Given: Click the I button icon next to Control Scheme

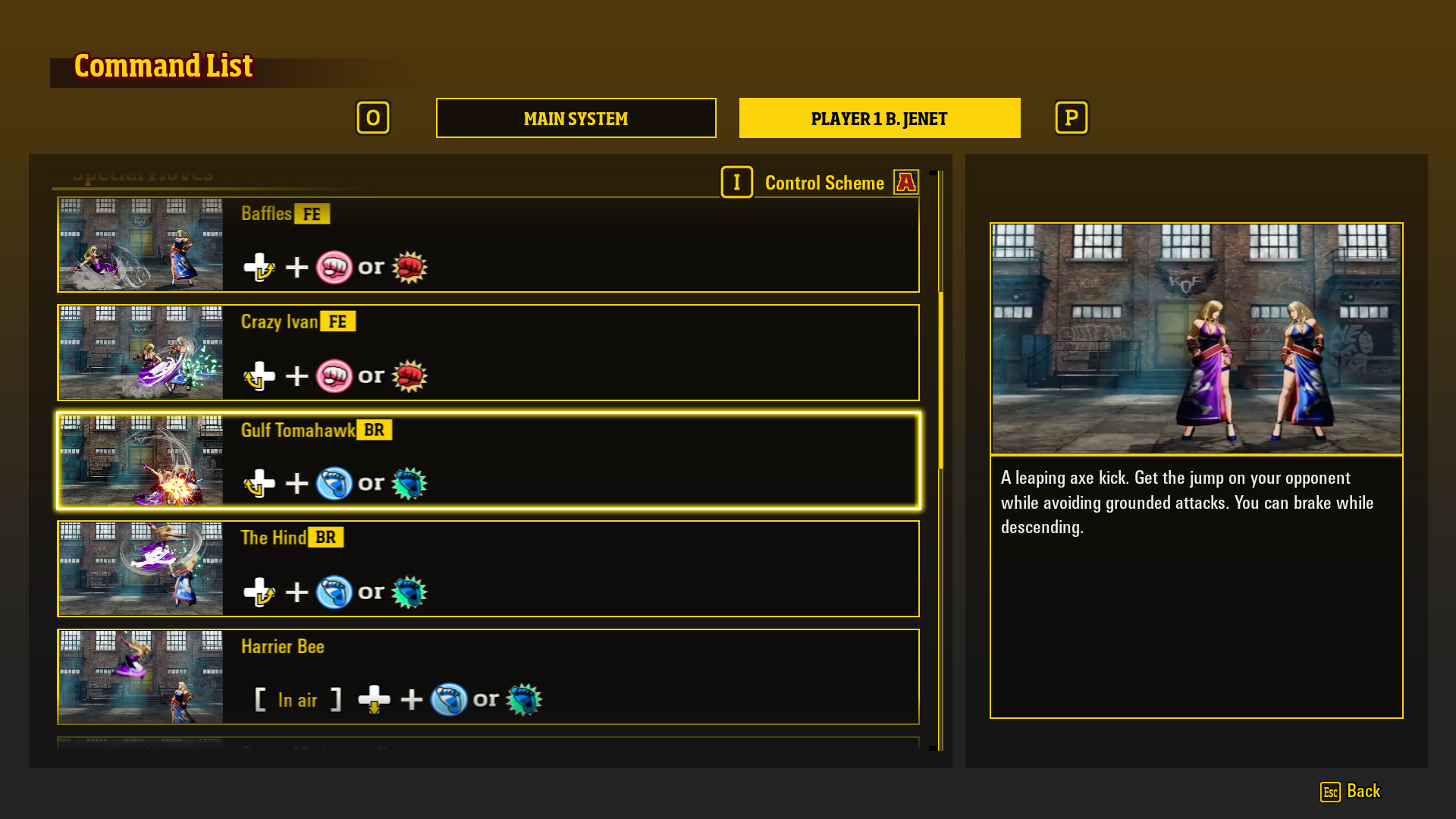Looking at the screenshot, I should (736, 182).
